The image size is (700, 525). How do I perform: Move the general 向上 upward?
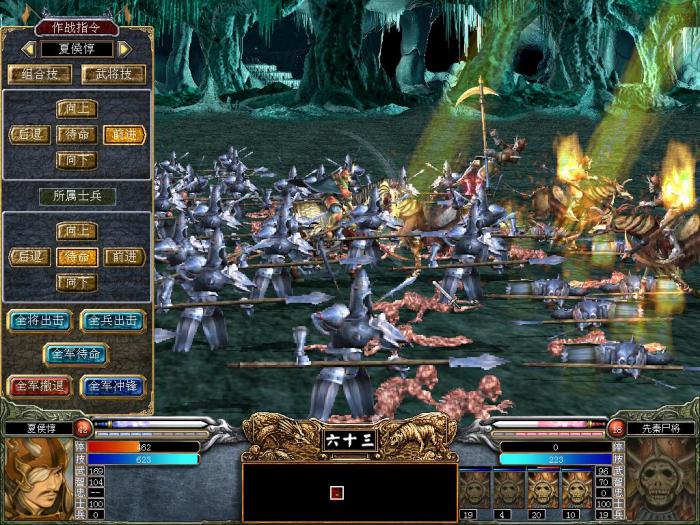(x=76, y=109)
